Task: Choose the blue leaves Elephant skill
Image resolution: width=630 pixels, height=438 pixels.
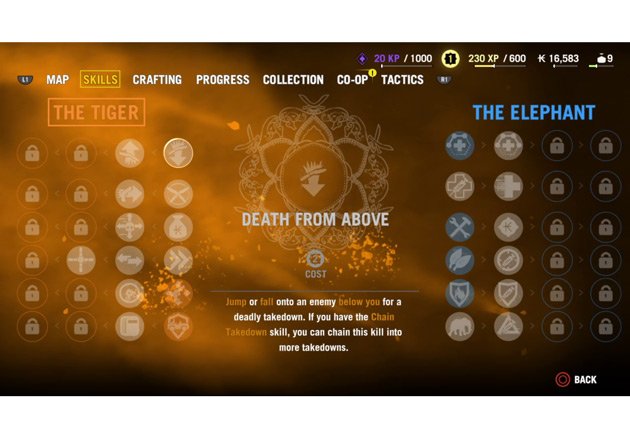Action: (x=460, y=260)
